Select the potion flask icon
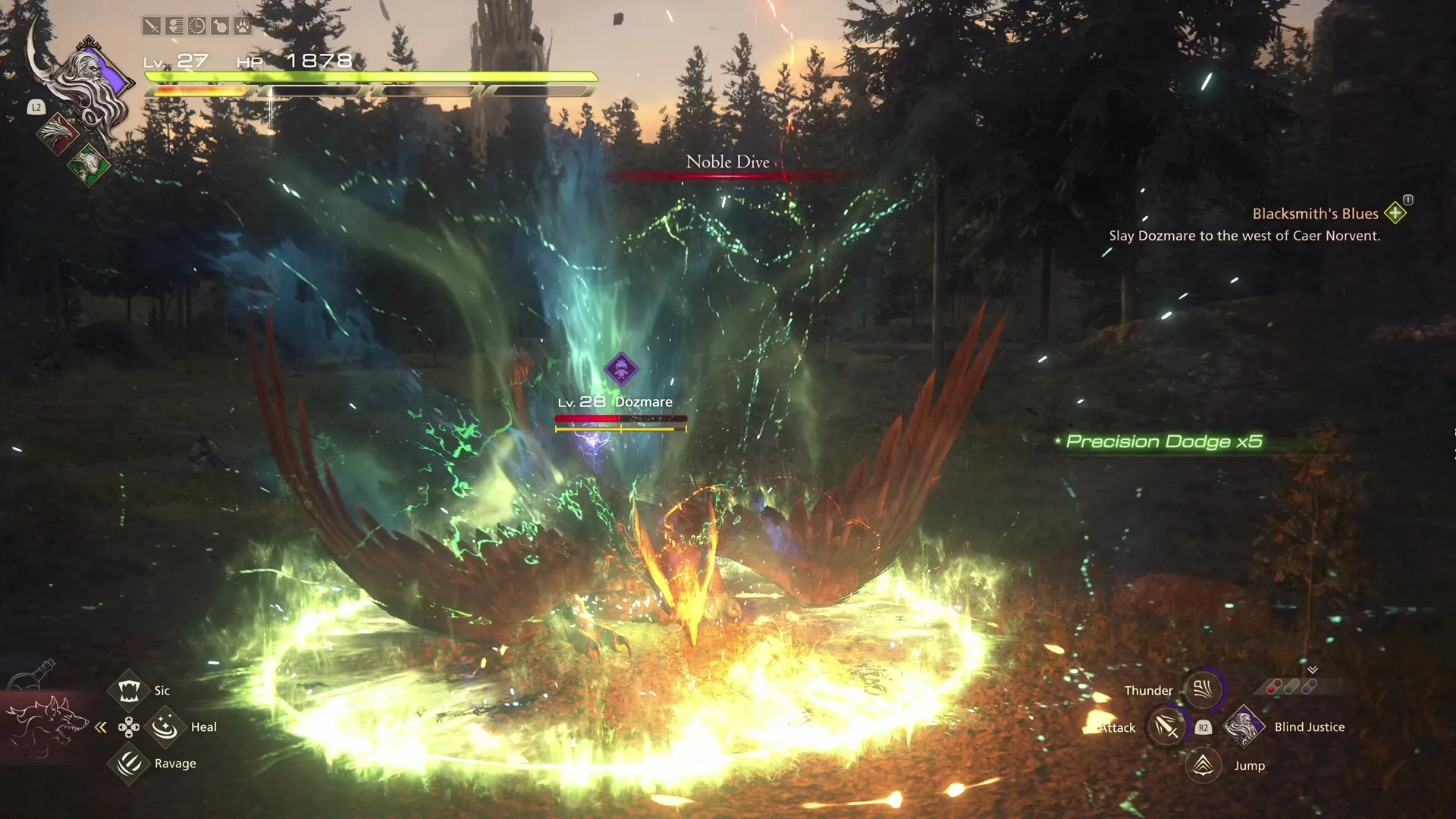This screenshot has height=819, width=1456. (x=221, y=27)
